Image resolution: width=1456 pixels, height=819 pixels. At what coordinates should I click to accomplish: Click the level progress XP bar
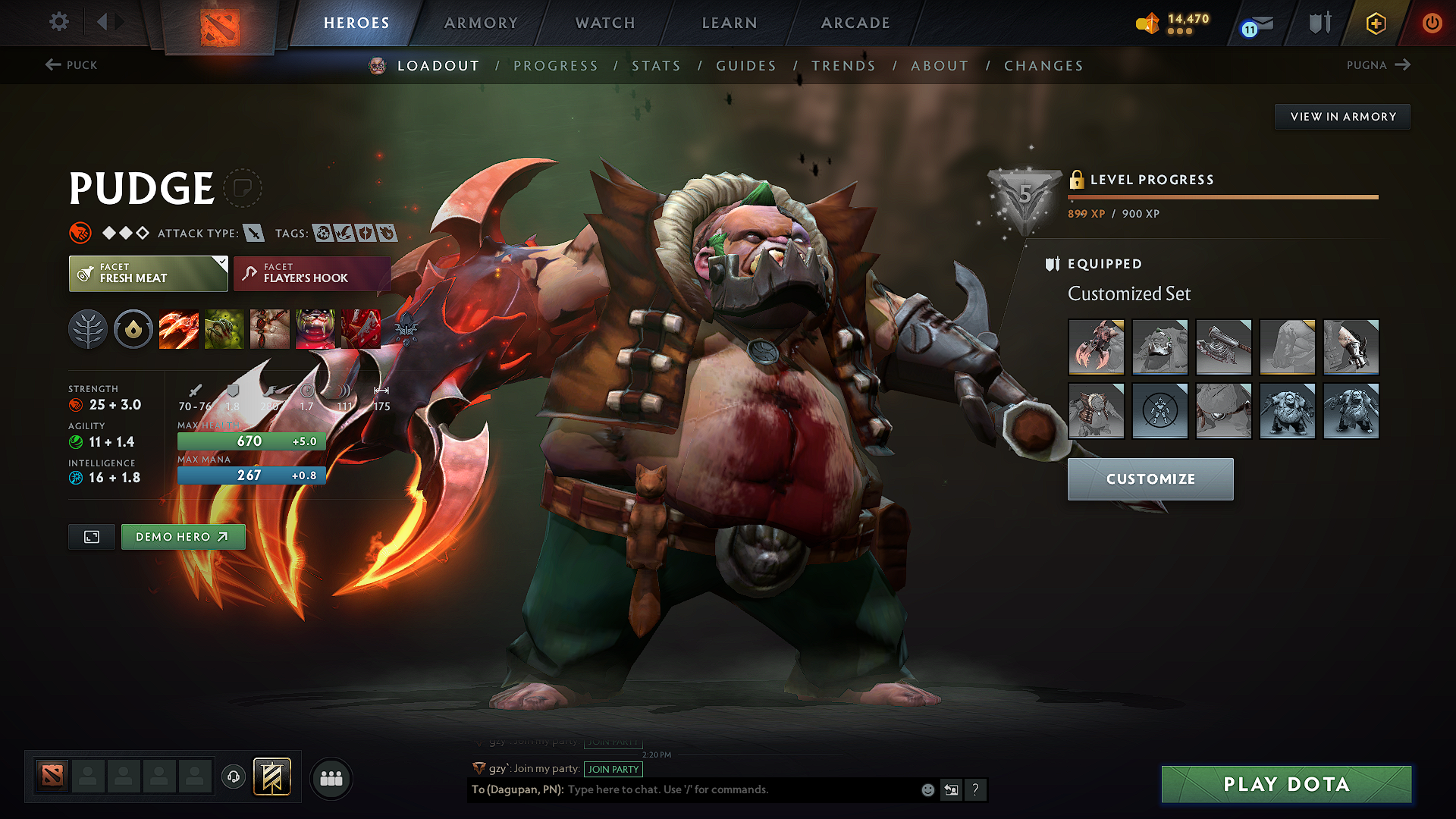click(x=1221, y=196)
